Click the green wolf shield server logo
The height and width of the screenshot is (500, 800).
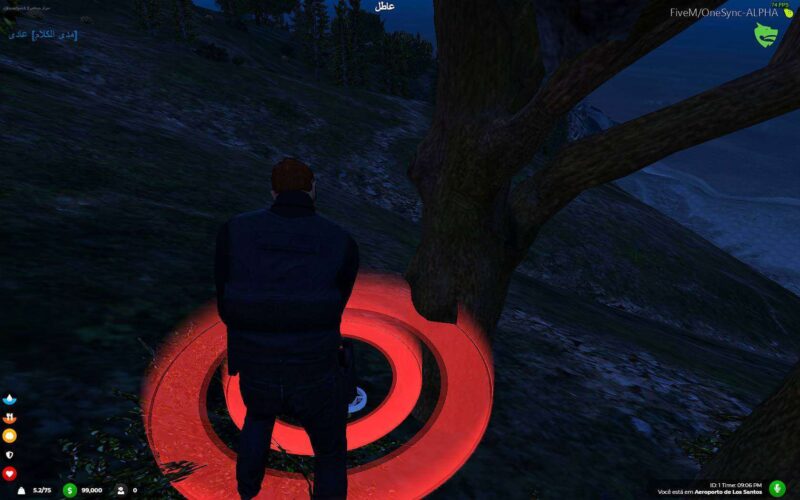pos(766,35)
